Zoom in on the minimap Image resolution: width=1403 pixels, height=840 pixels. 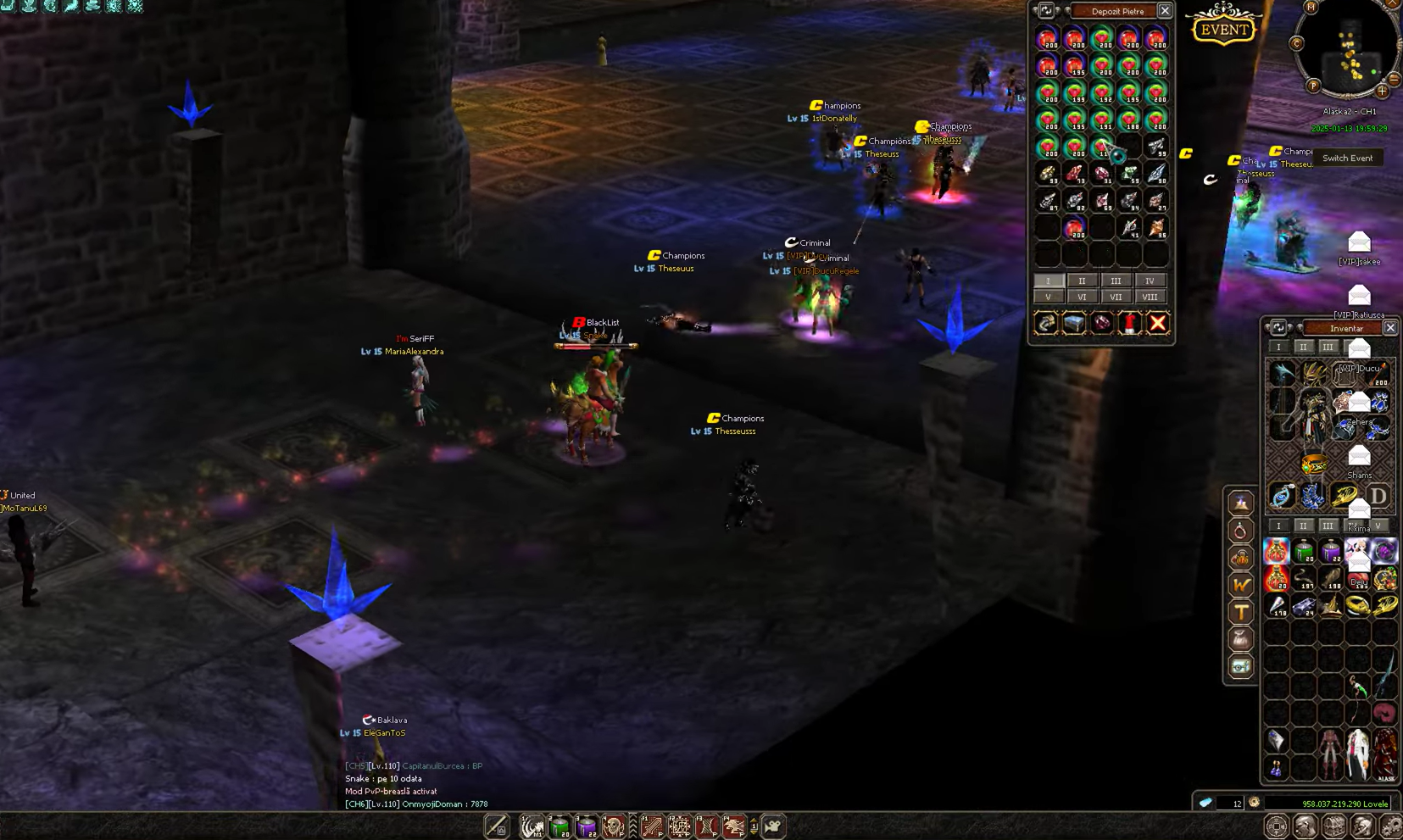(1382, 91)
